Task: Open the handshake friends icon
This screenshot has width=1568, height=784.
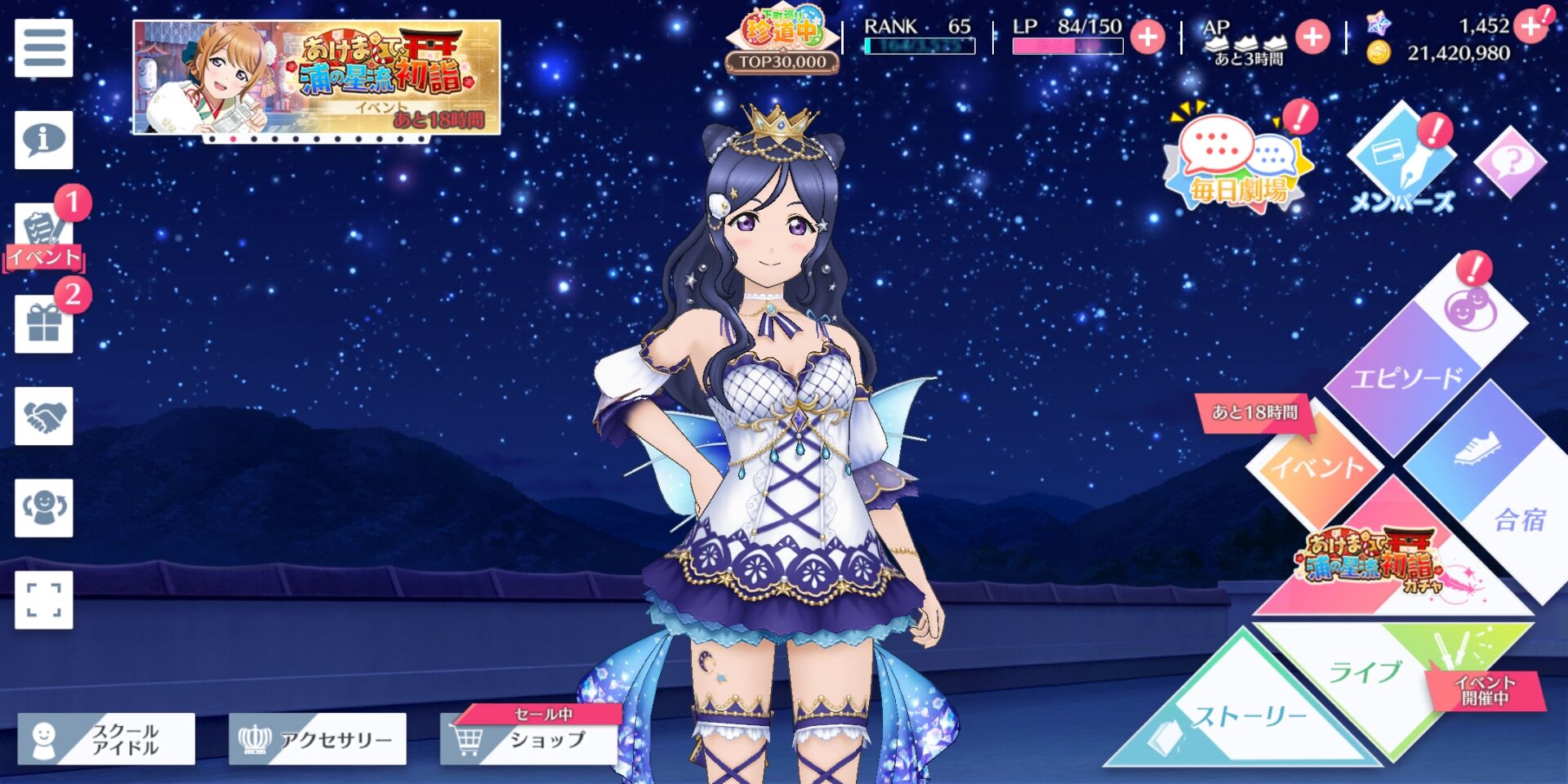Action: (44, 416)
